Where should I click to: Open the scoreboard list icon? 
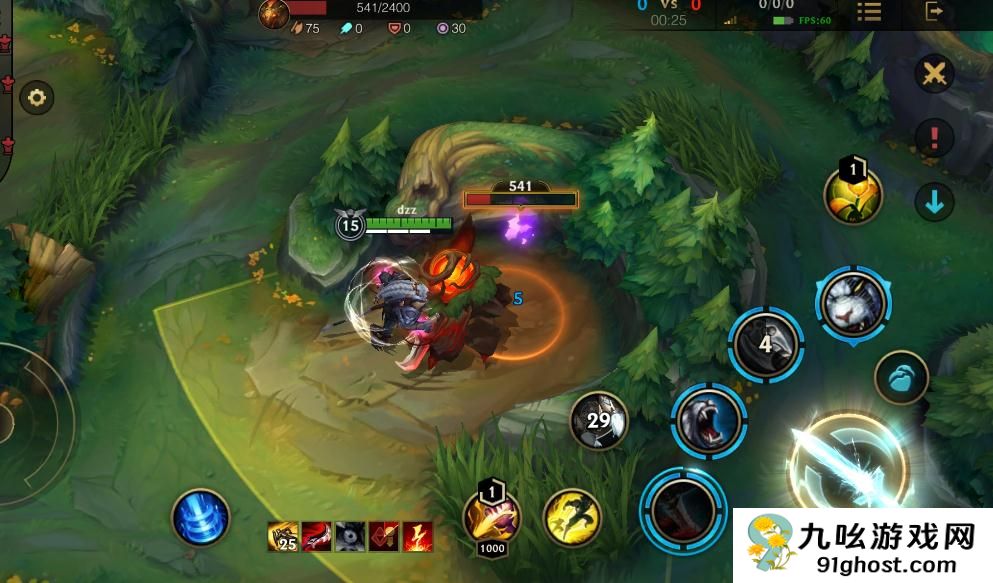(x=869, y=12)
